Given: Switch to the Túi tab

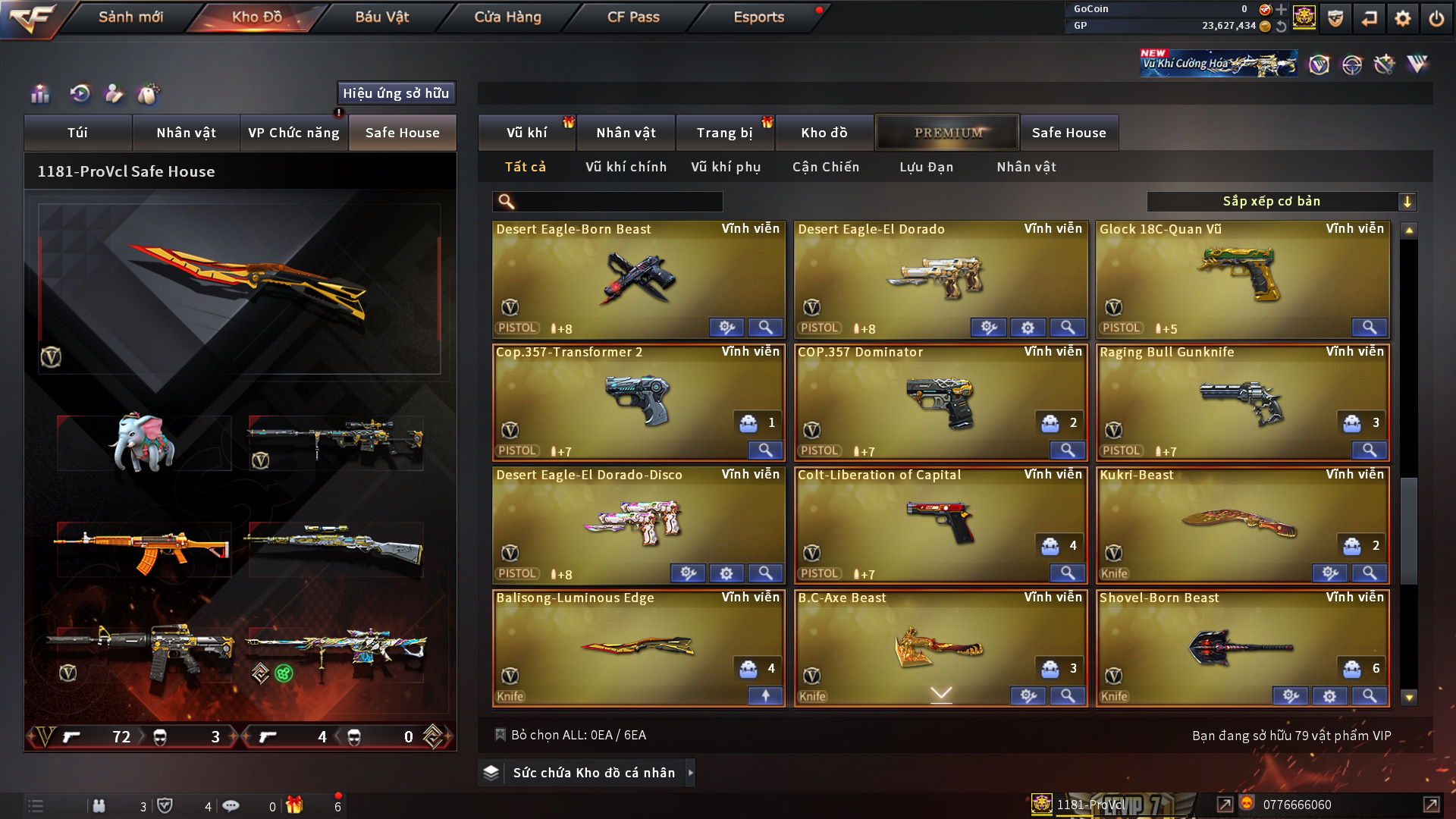Looking at the screenshot, I should 77,133.
